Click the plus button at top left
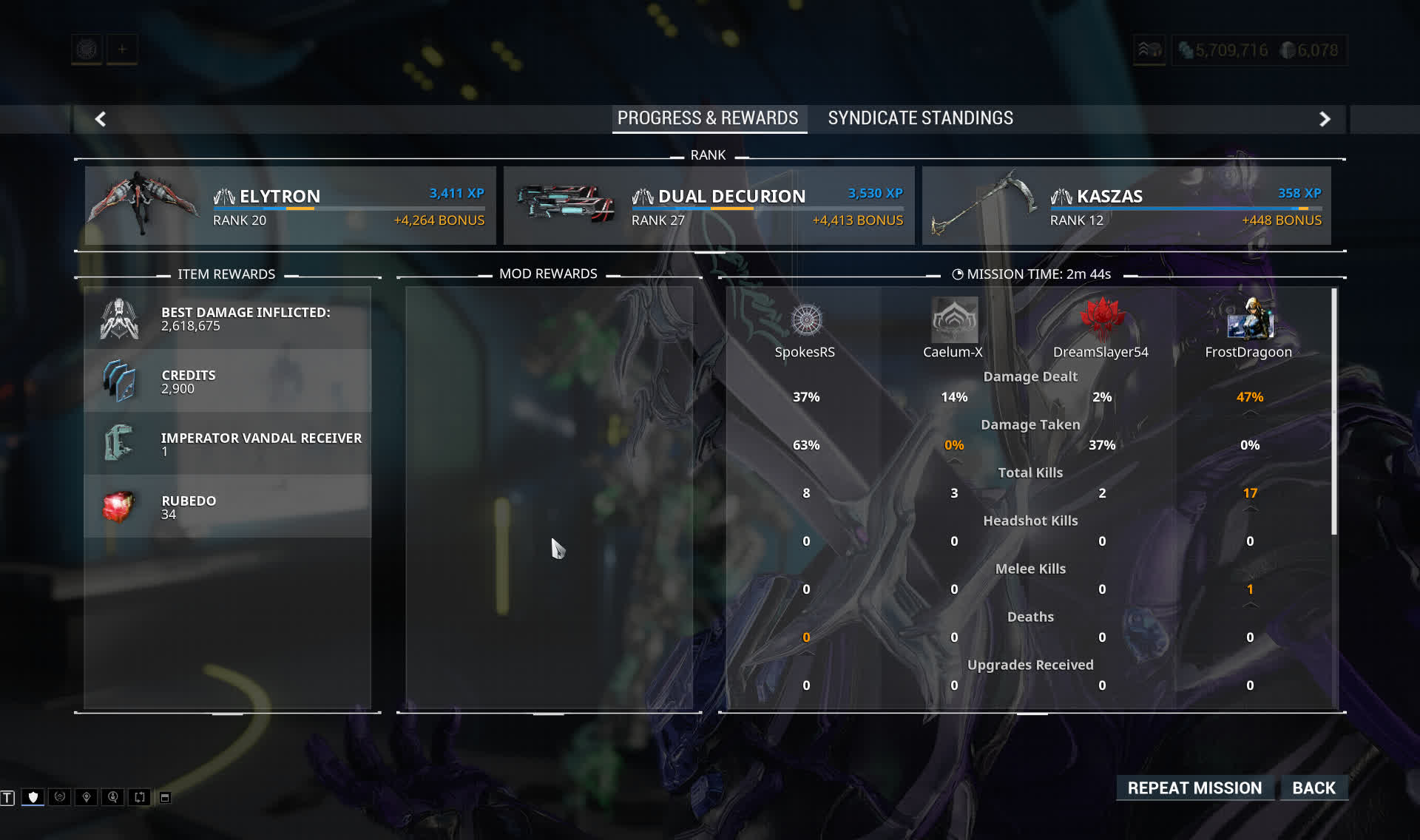1420x840 pixels. click(x=122, y=50)
